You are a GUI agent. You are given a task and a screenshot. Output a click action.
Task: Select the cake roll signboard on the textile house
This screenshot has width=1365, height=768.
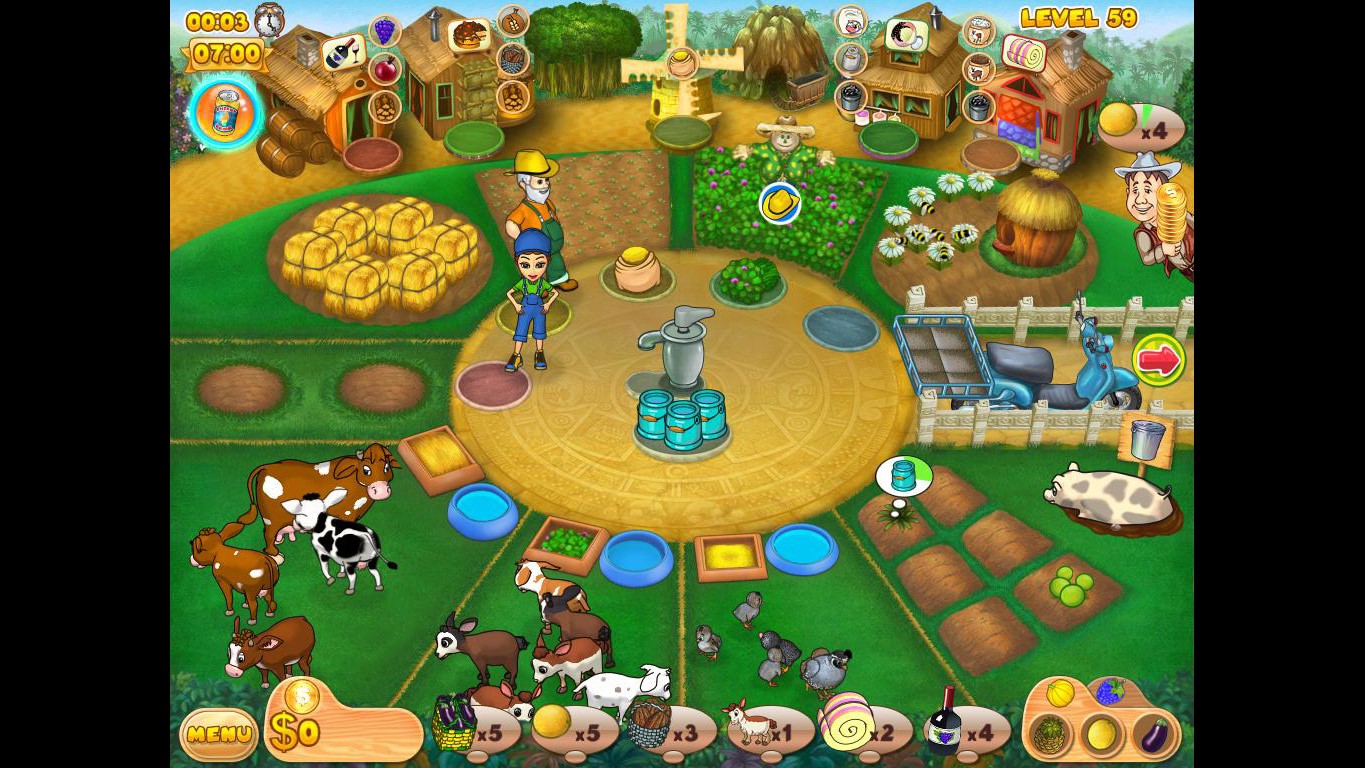click(x=1025, y=55)
